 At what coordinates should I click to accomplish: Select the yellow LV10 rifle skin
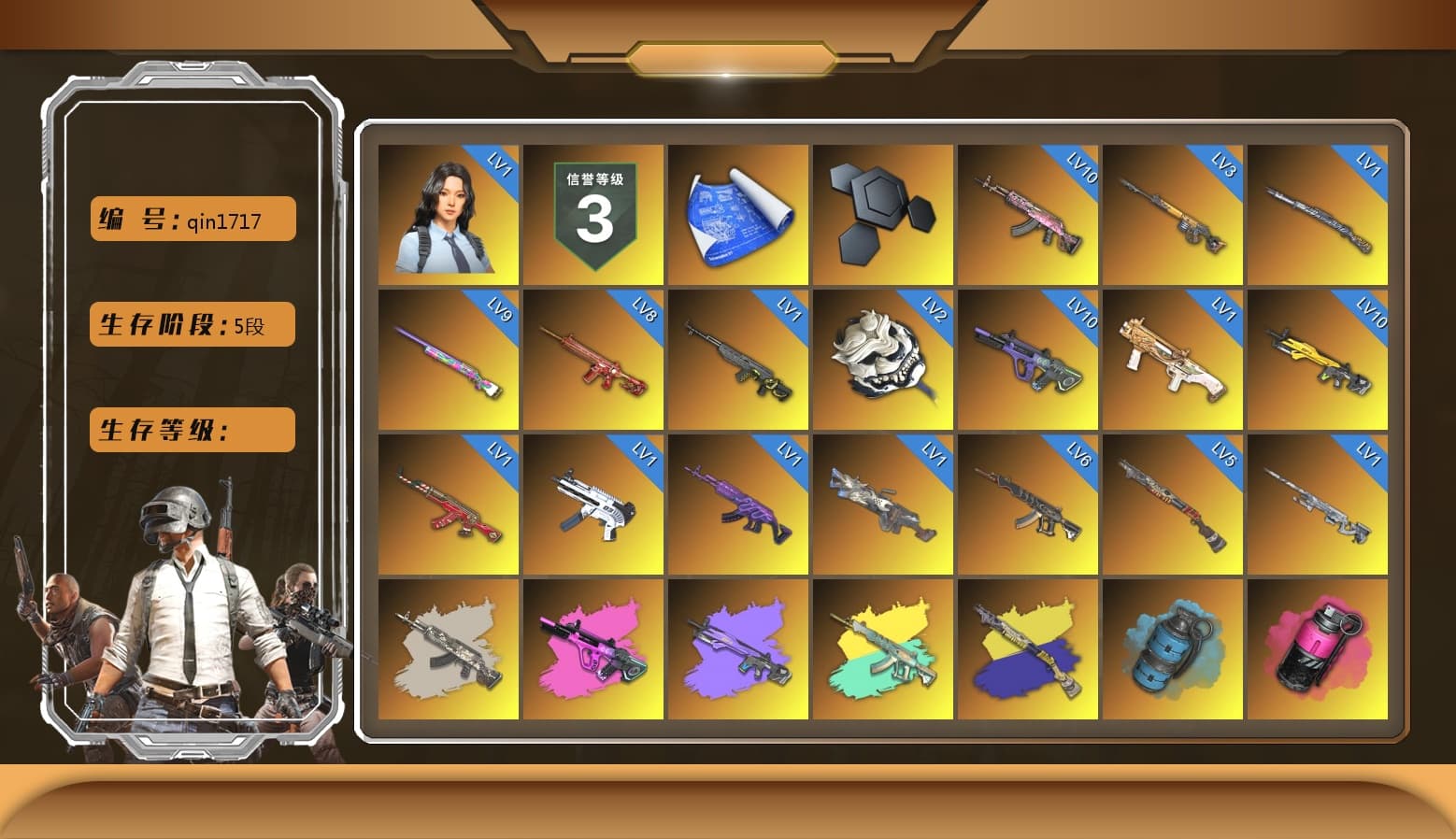(x=1318, y=360)
